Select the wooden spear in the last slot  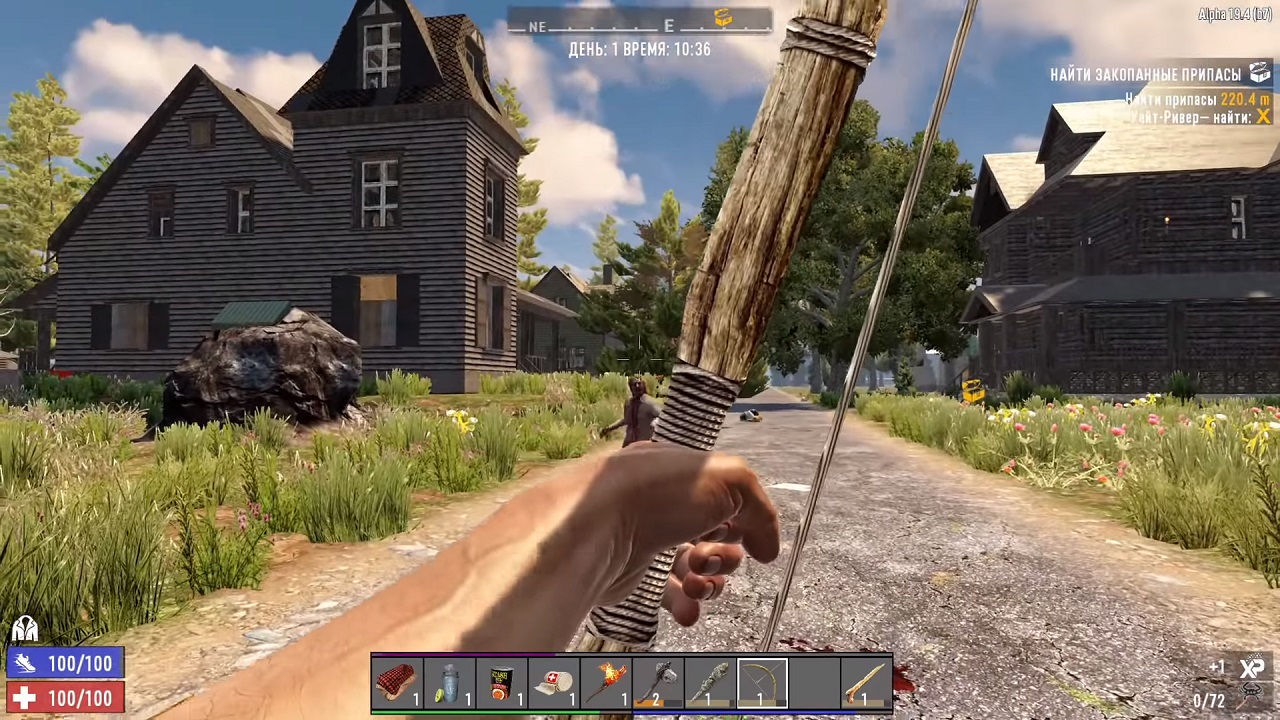tap(866, 683)
